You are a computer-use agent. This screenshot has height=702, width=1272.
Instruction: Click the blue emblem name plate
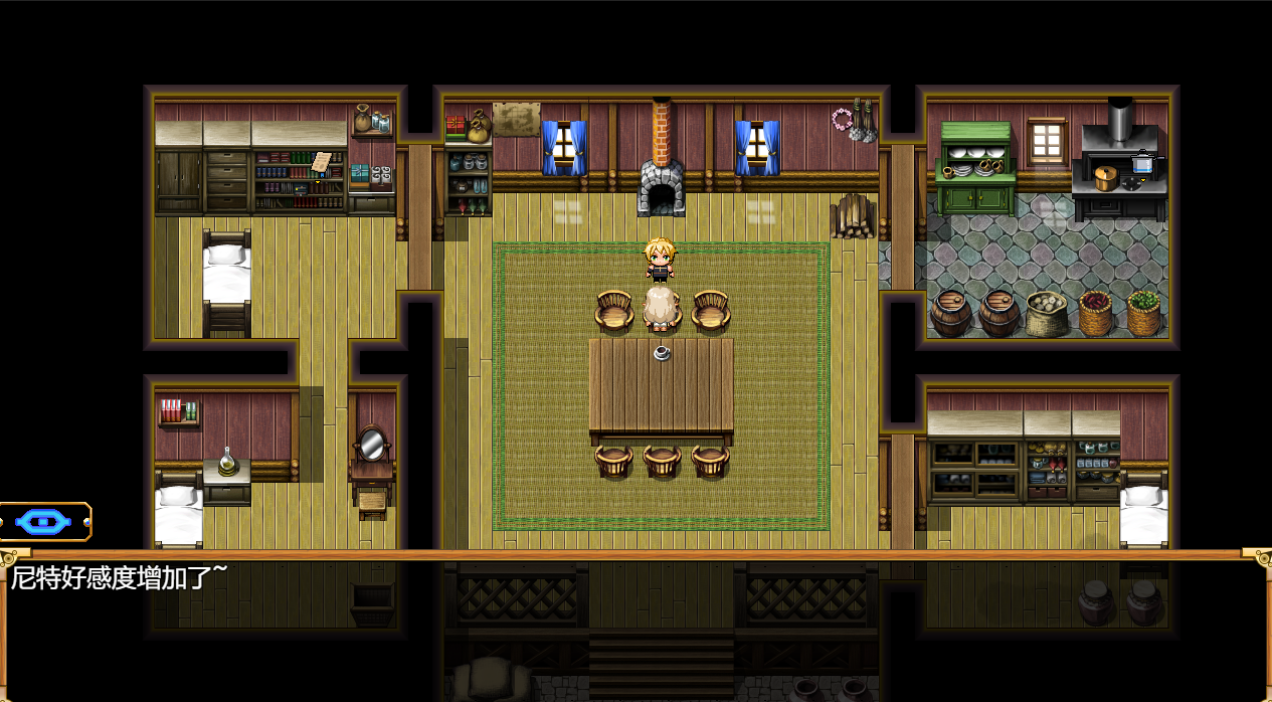pos(44,521)
